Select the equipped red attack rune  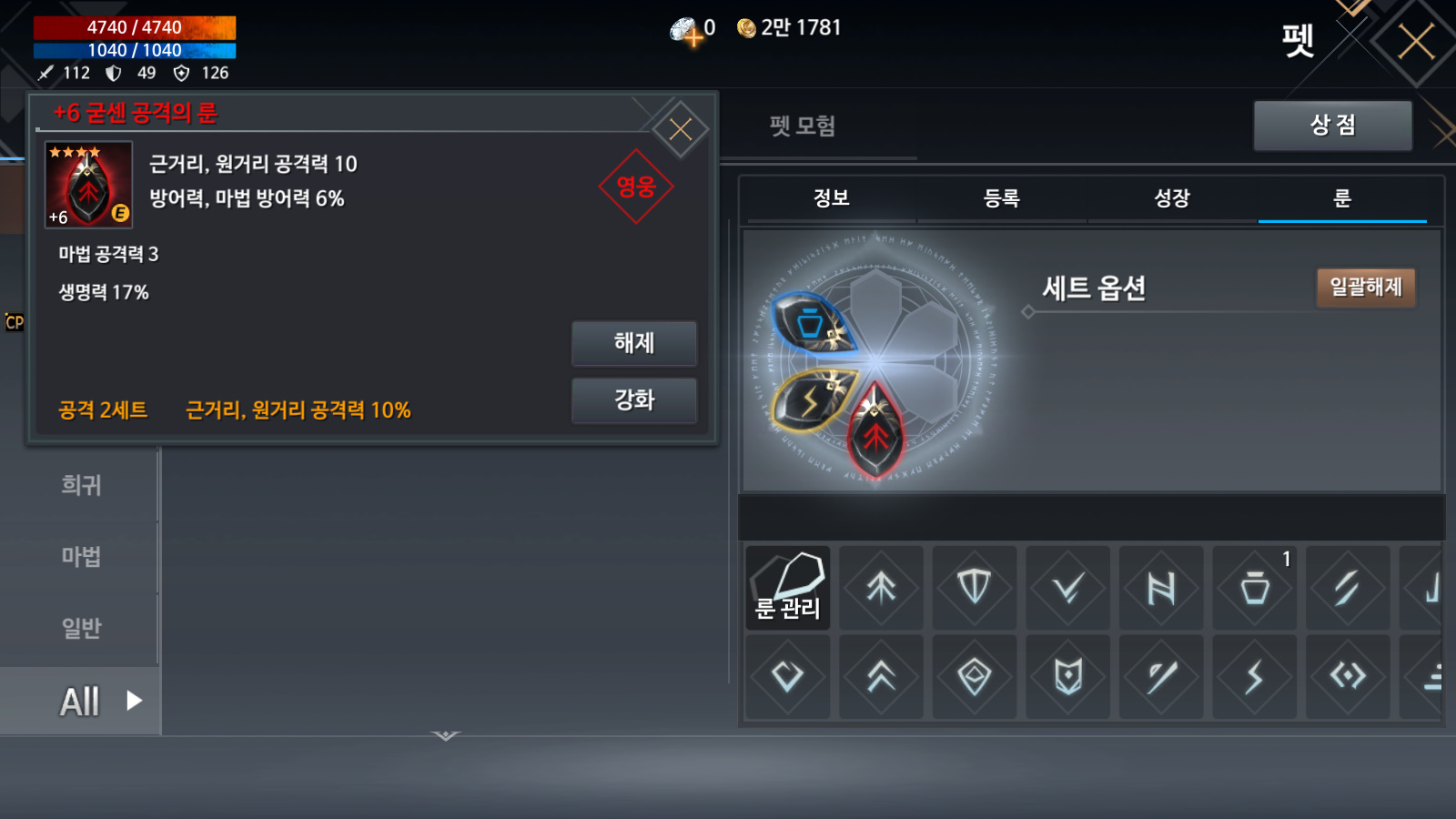(x=875, y=431)
